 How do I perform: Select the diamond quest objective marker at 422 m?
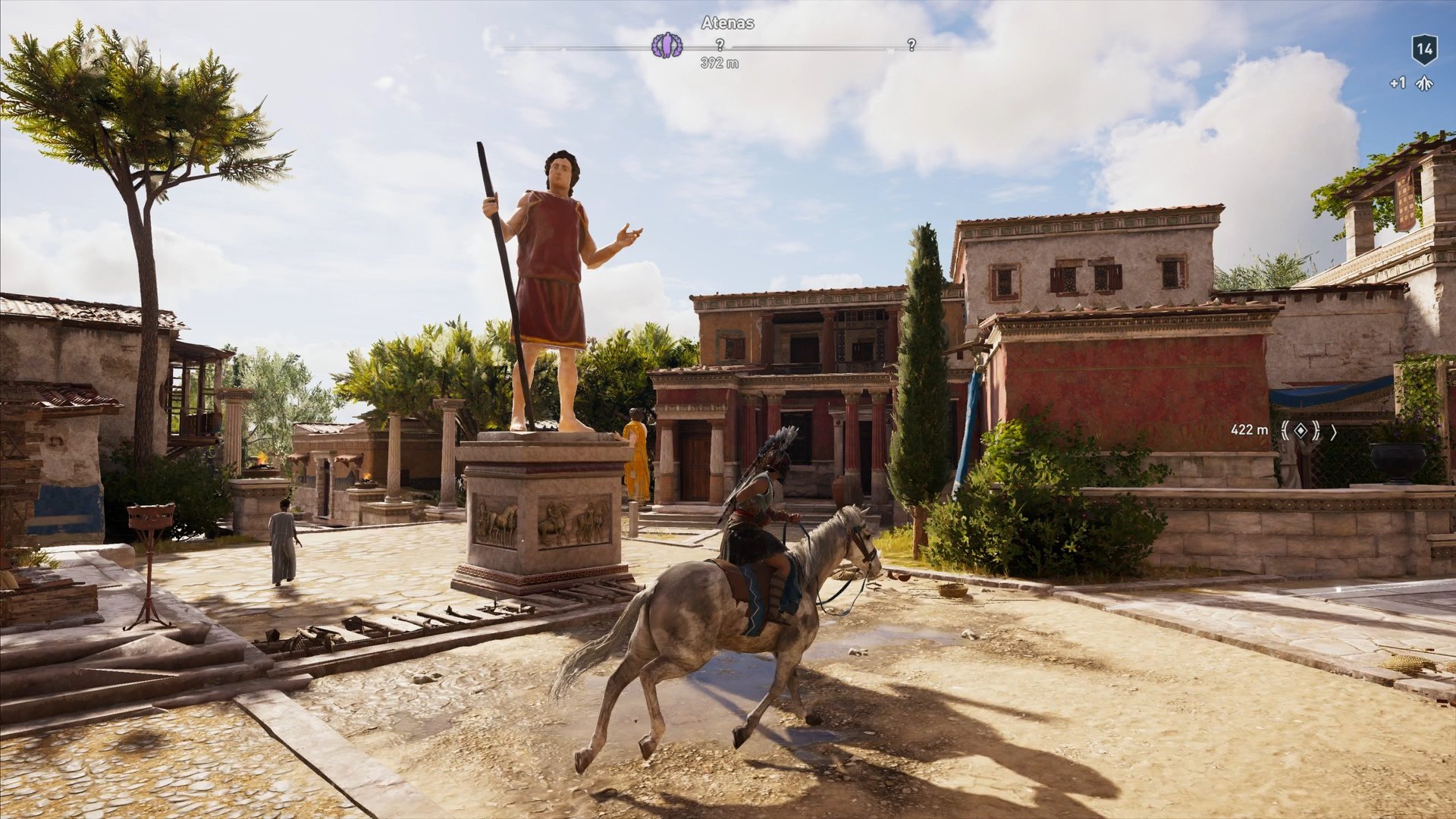coord(1300,430)
